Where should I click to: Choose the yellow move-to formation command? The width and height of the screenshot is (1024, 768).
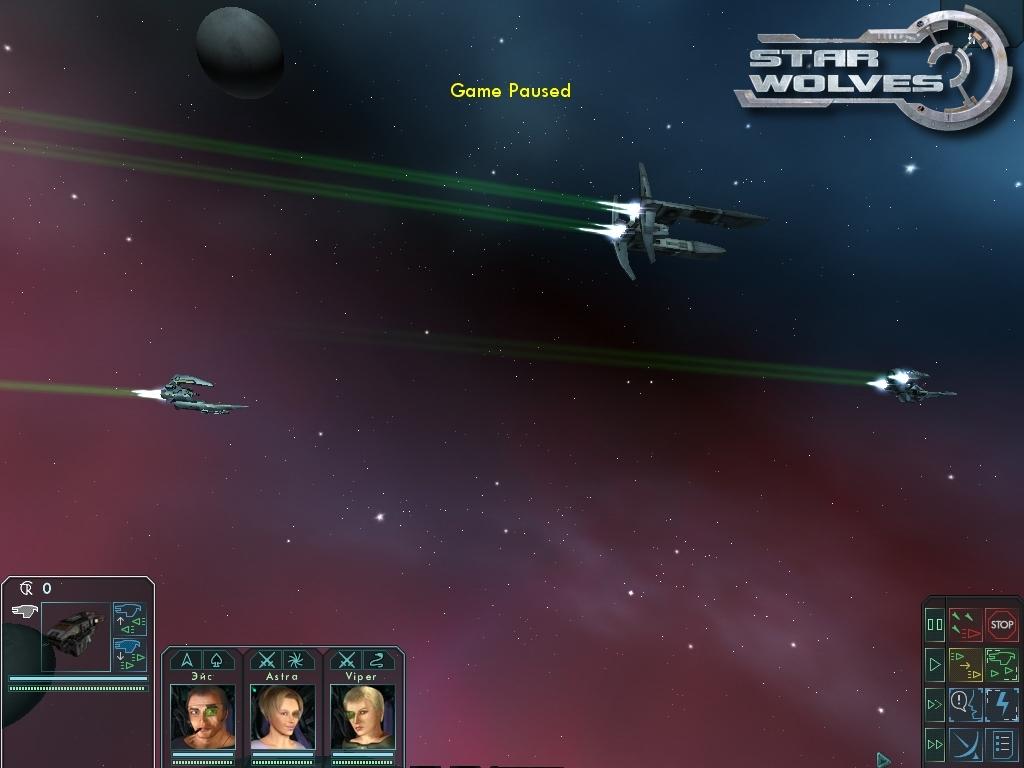[965, 664]
